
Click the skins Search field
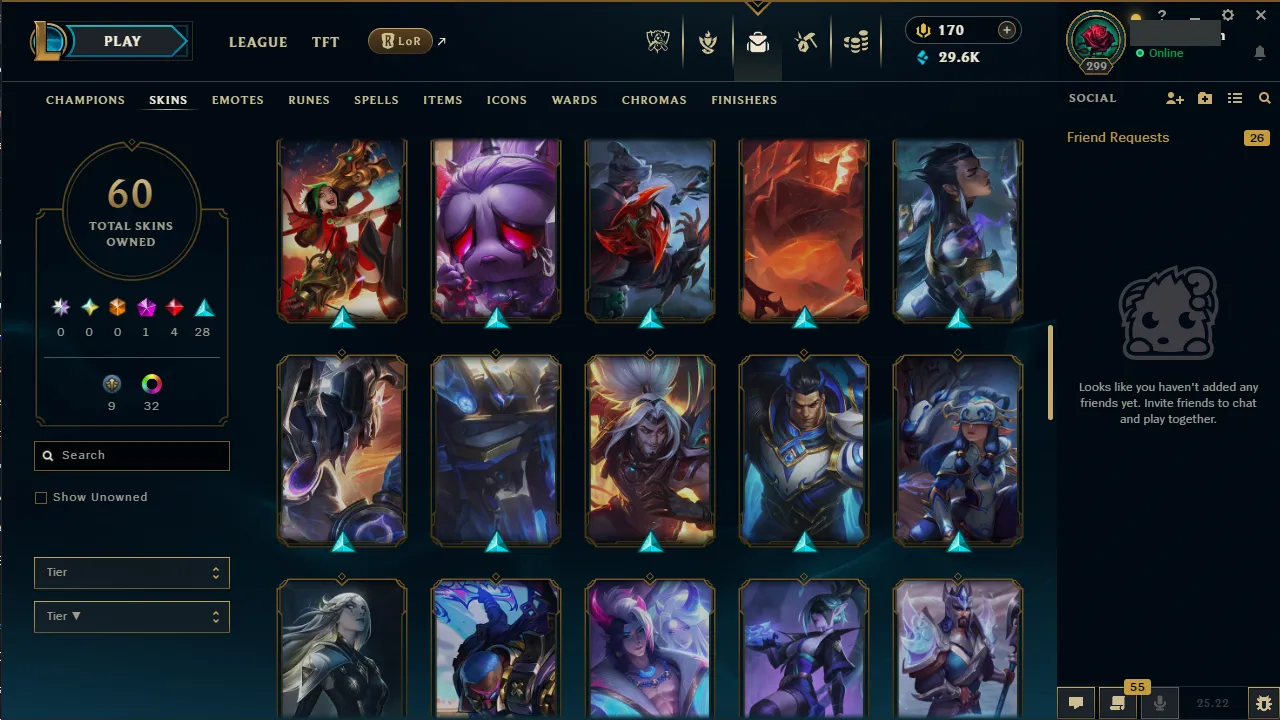coord(131,455)
